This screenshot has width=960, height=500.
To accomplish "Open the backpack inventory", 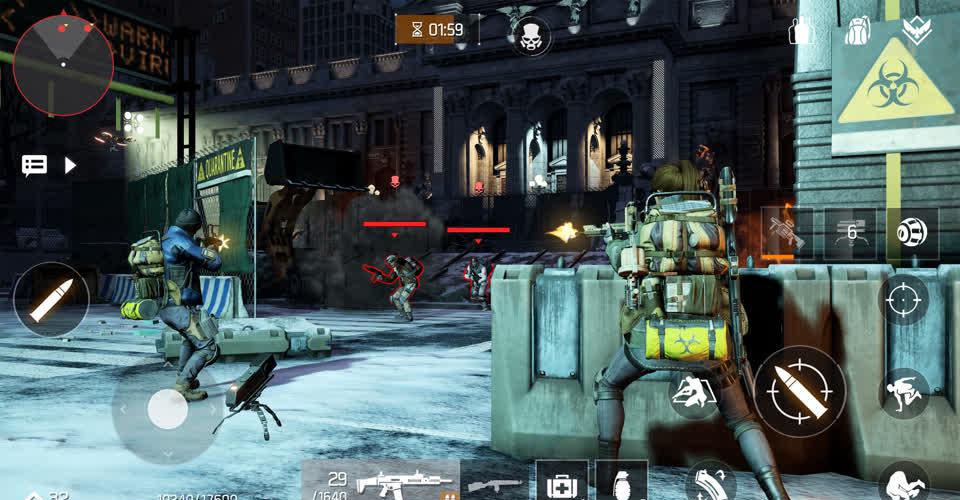I will tap(857, 31).
